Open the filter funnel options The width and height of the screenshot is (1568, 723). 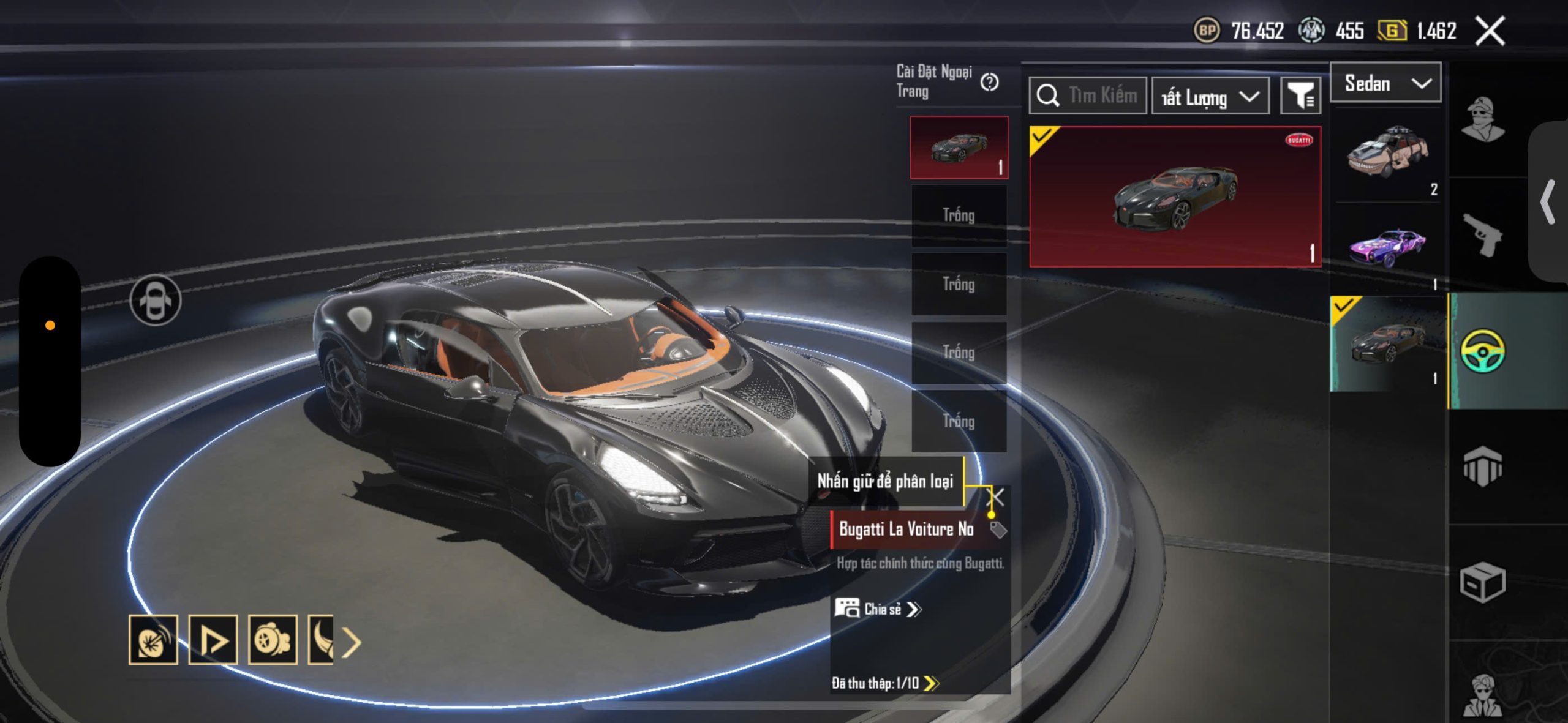(1300, 96)
